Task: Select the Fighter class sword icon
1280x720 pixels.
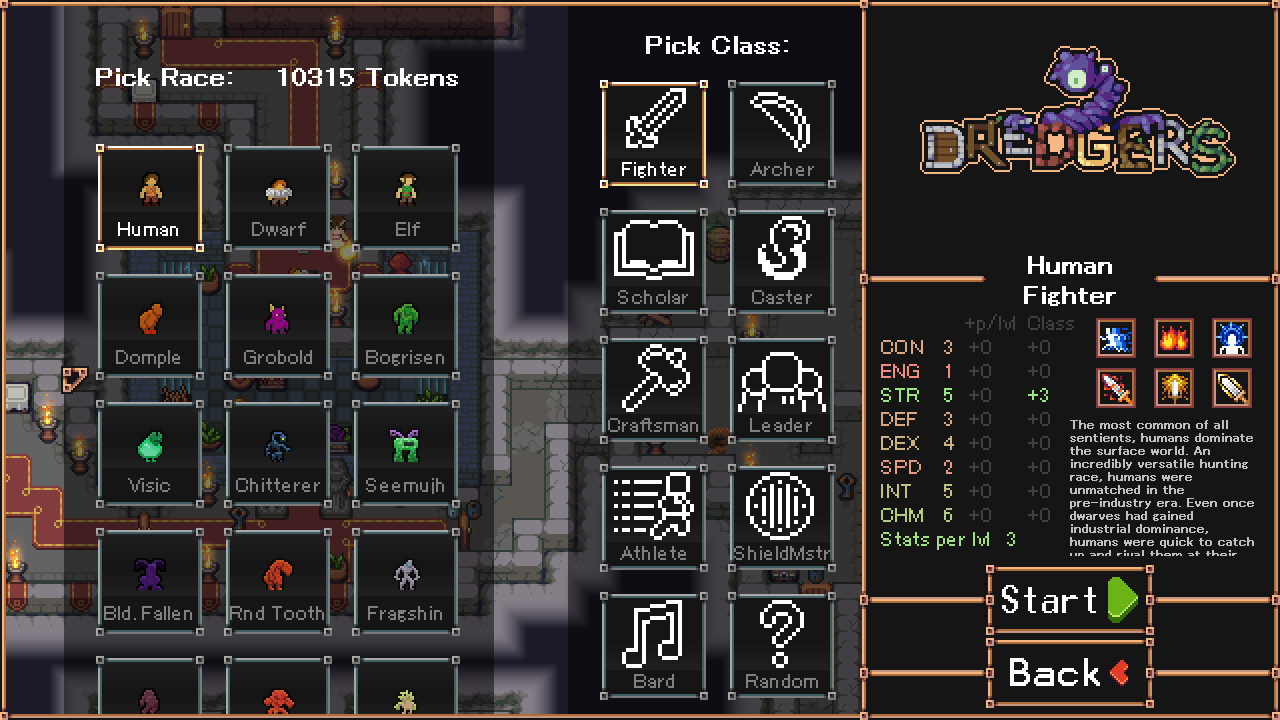Action: click(x=653, y=130)
